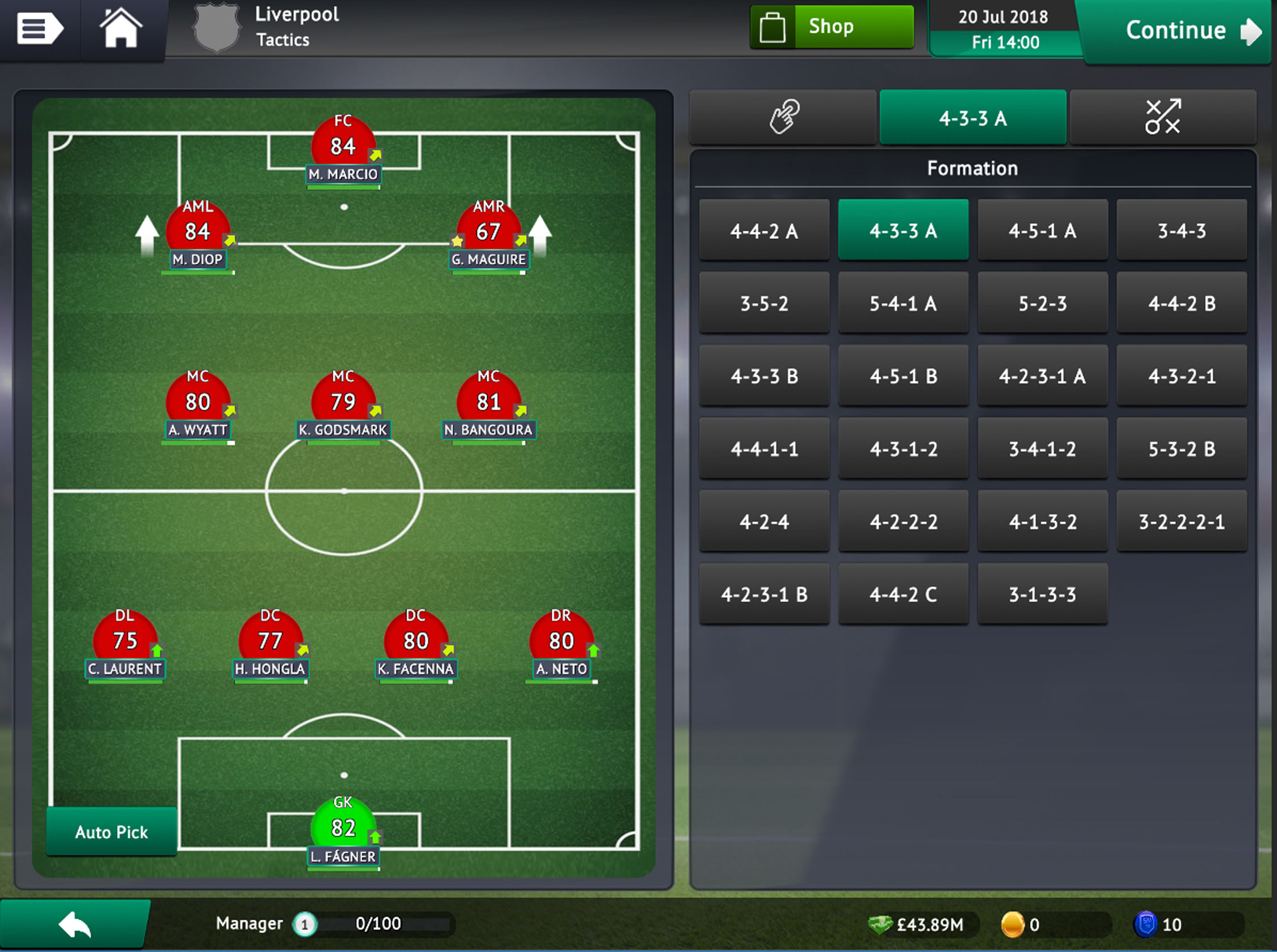Expand the Formation panel header
Screen dimensions: 1277x952
pyautogui.click(x=973, y=167)
